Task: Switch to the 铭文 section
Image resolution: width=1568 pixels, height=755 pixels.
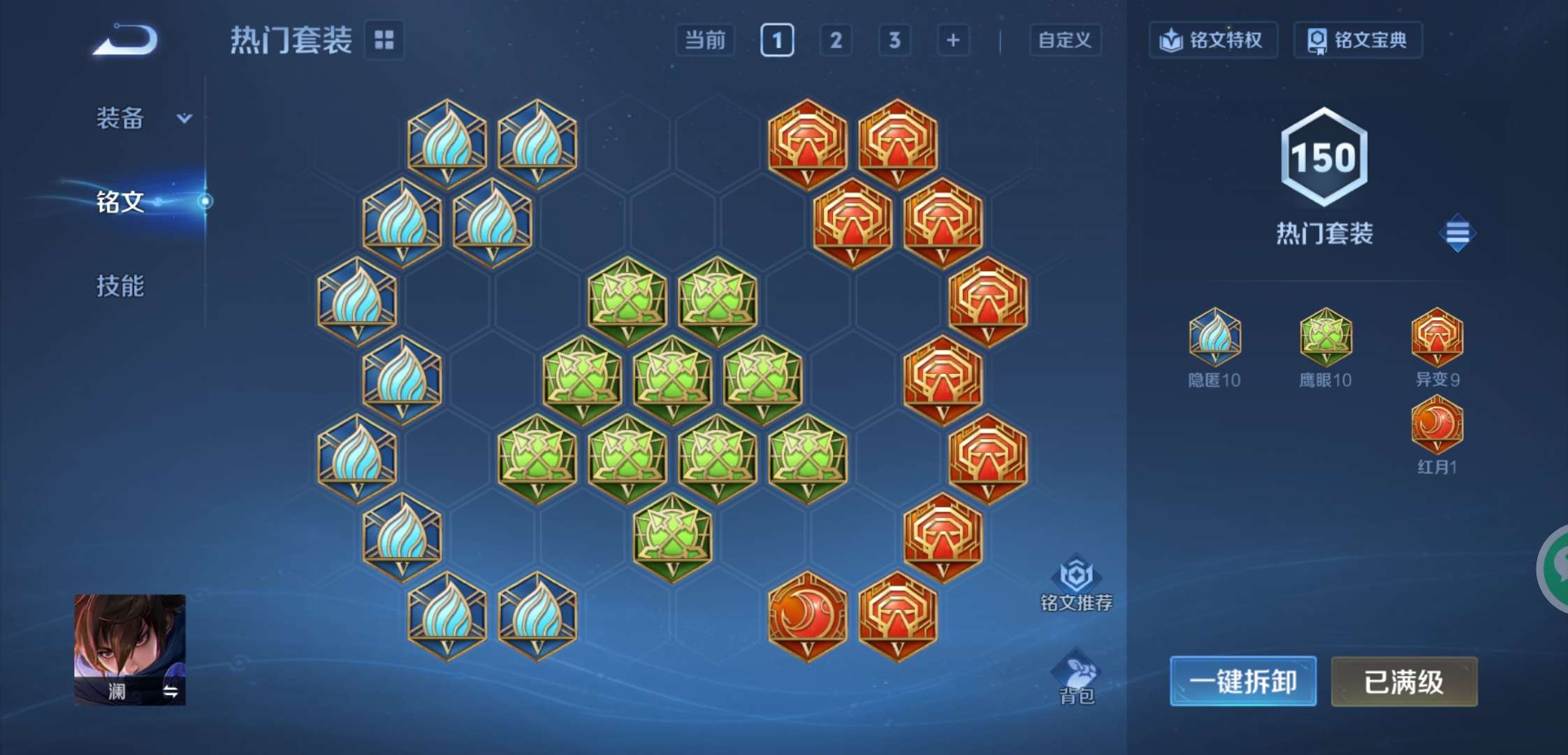Action: [120, 201]
